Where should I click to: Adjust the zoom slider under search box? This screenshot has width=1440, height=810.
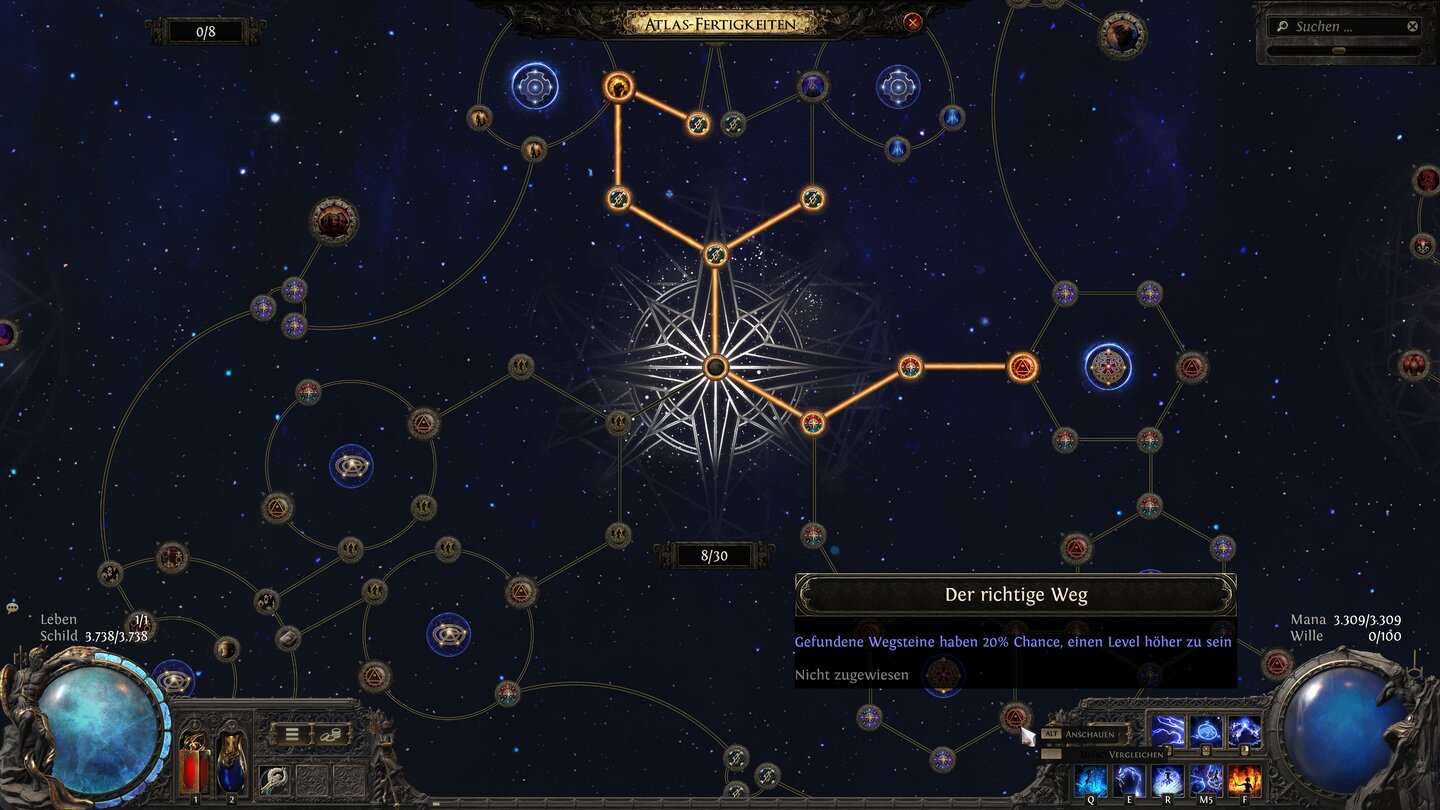(1339, 50)
